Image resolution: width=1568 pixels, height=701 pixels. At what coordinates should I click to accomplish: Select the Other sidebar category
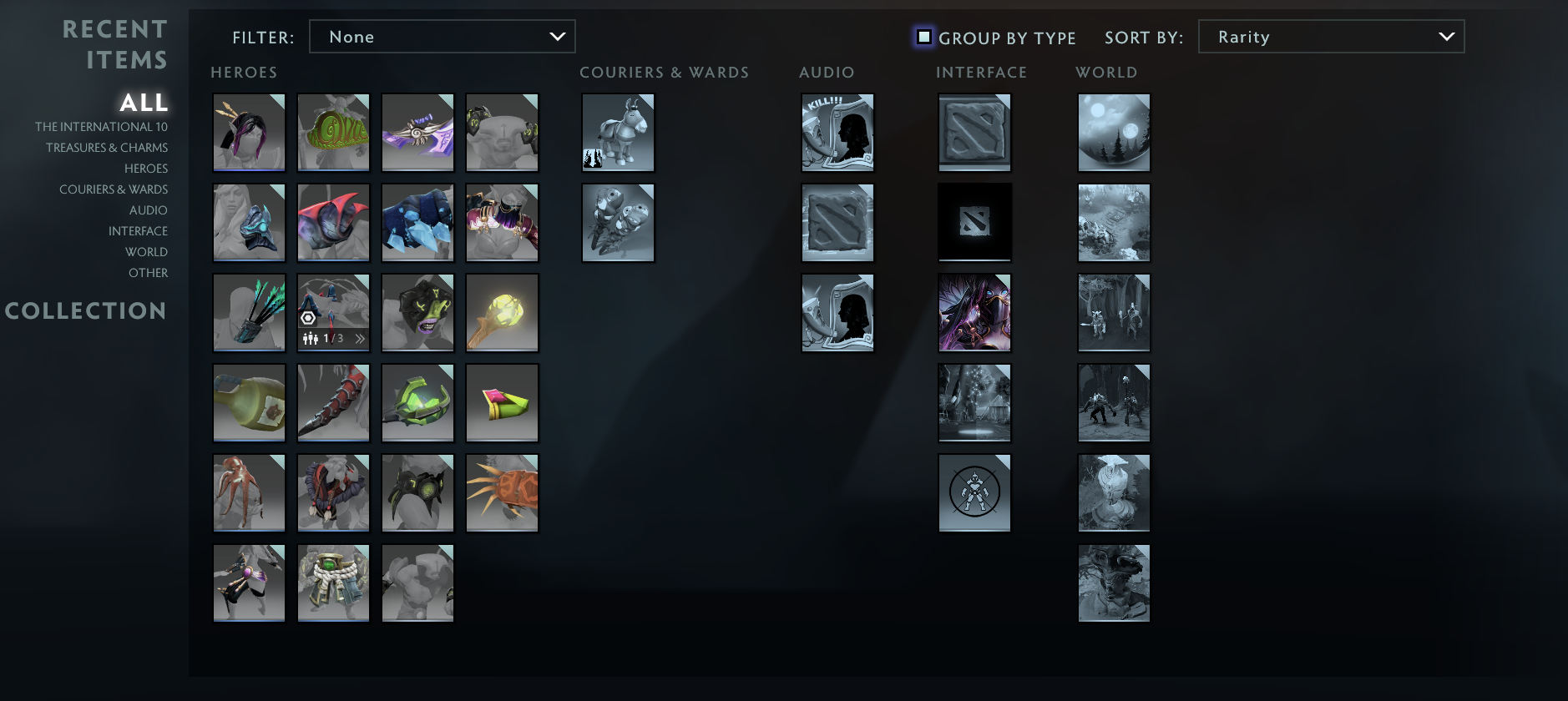click(x=149, y=272)
